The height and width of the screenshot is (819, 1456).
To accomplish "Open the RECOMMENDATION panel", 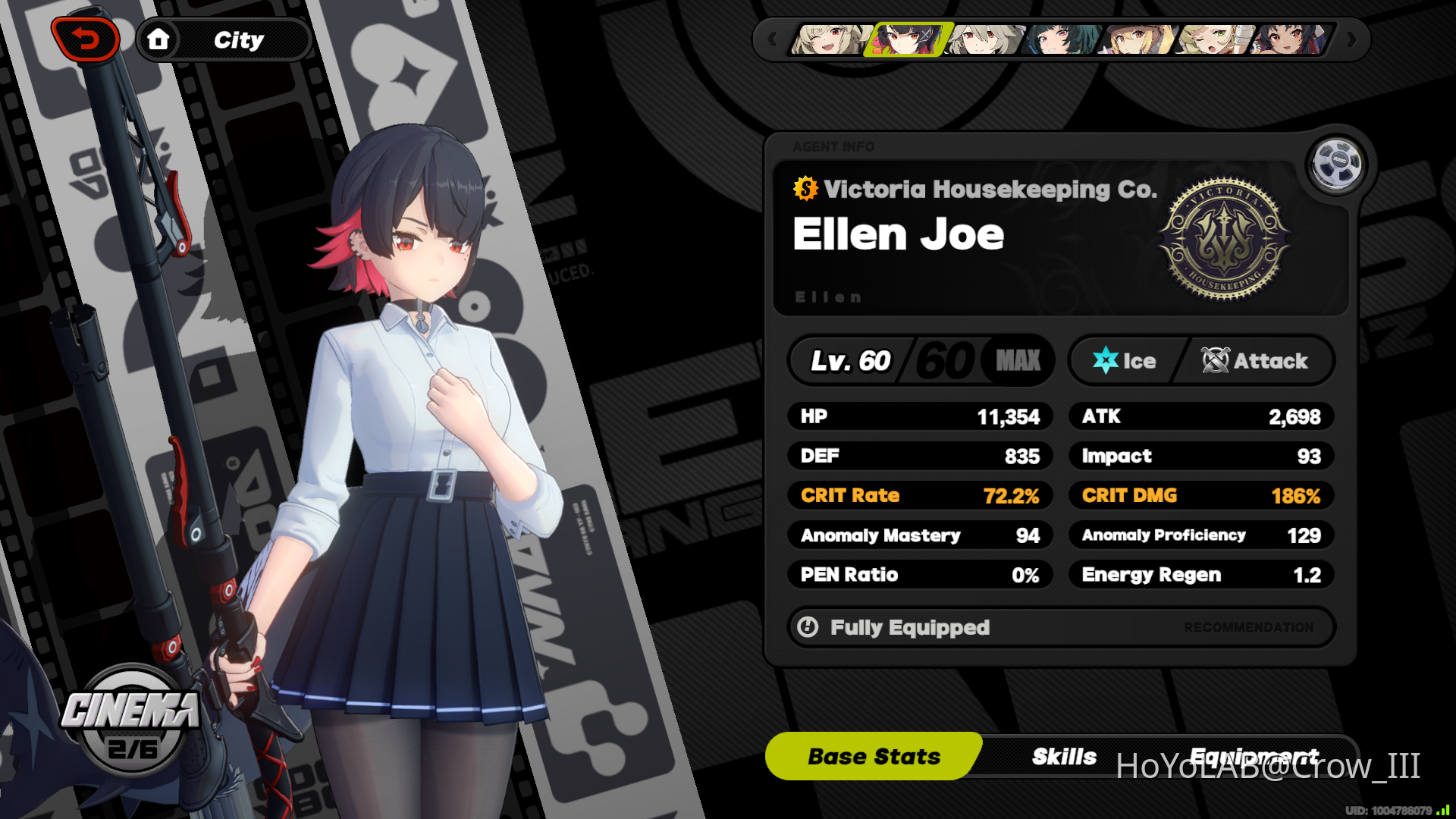I will tap(1248, 627).
